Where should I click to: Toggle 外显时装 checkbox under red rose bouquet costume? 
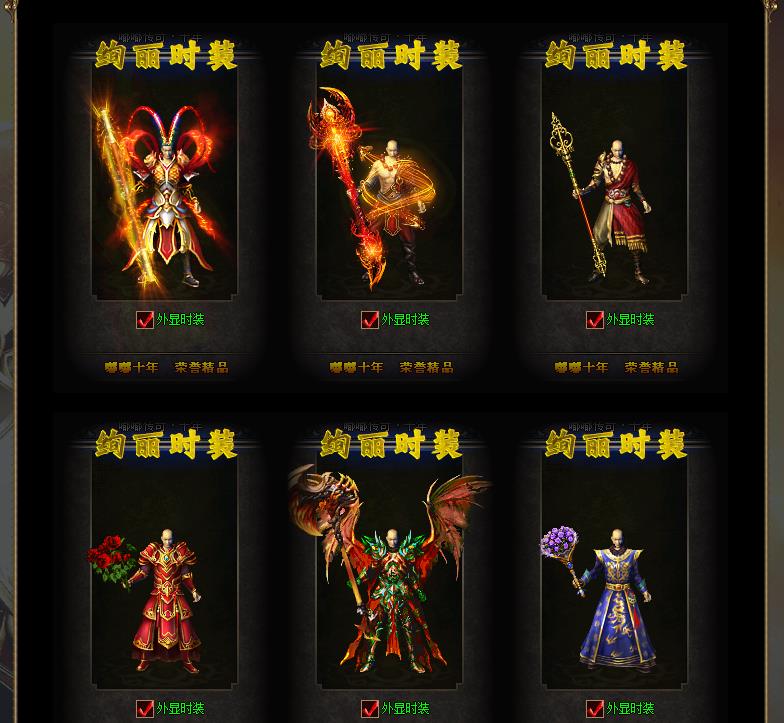click(145, 709)
